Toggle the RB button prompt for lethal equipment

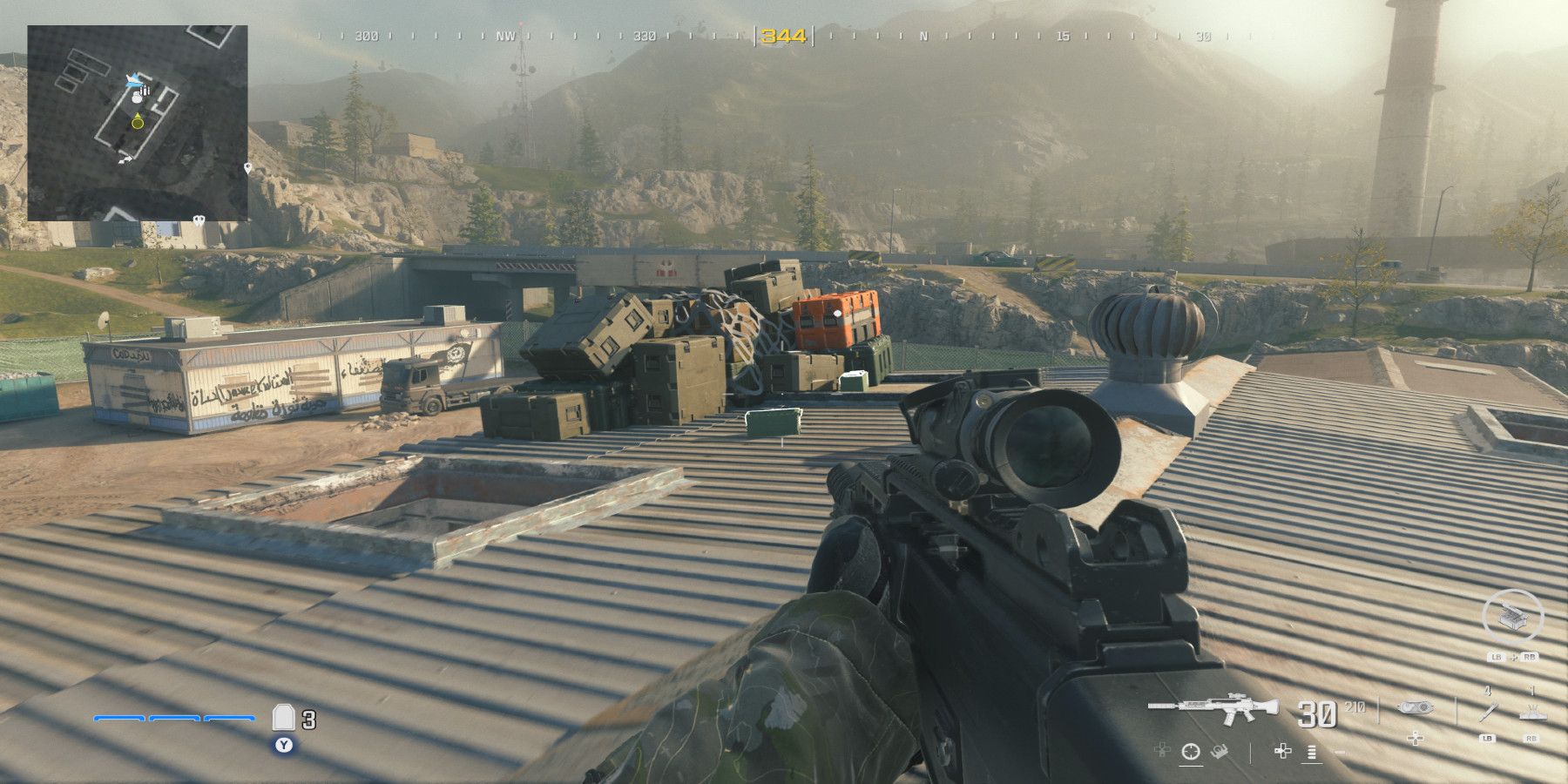click(x=1531, y=738)
